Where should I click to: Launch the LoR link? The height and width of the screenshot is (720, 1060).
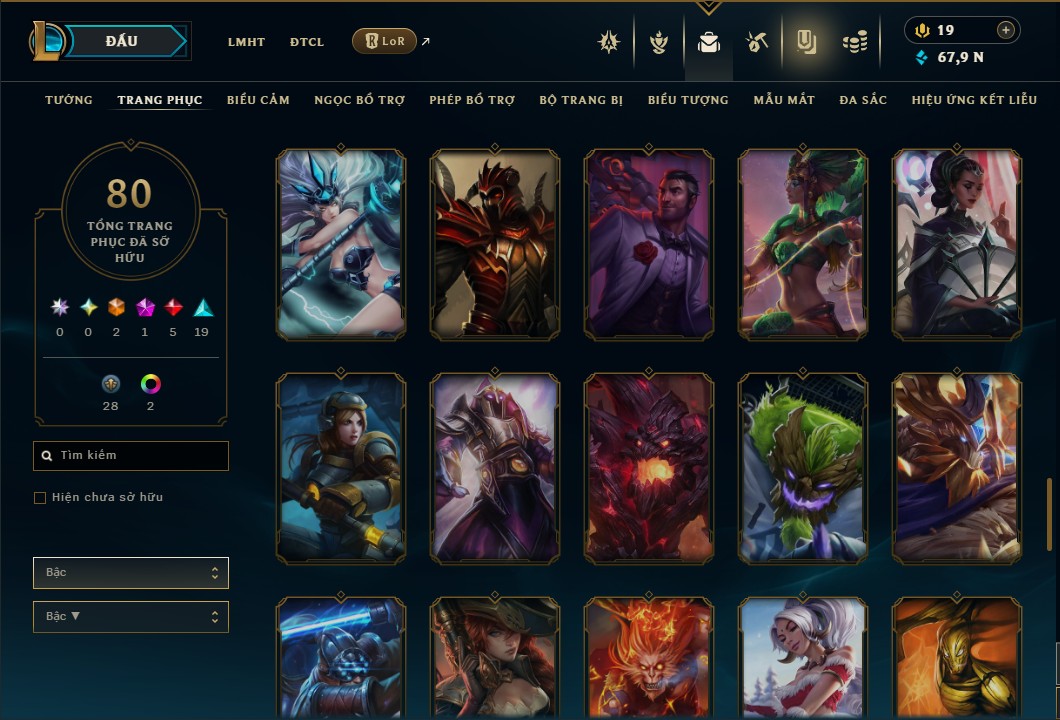[x=385, y=41]
